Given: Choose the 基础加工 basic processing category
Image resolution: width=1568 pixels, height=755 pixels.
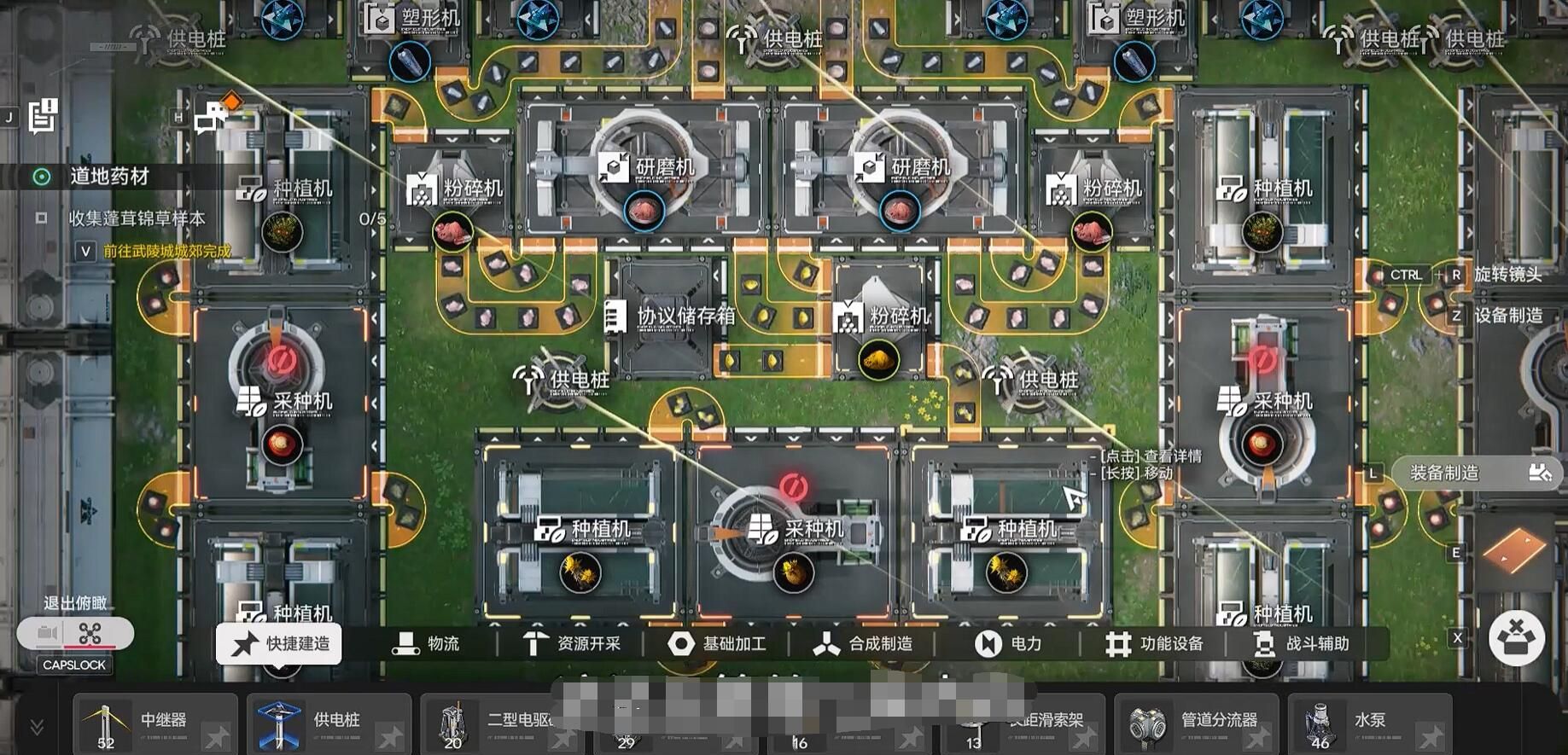Looking at the screenshot, I should tap(717, 644).
